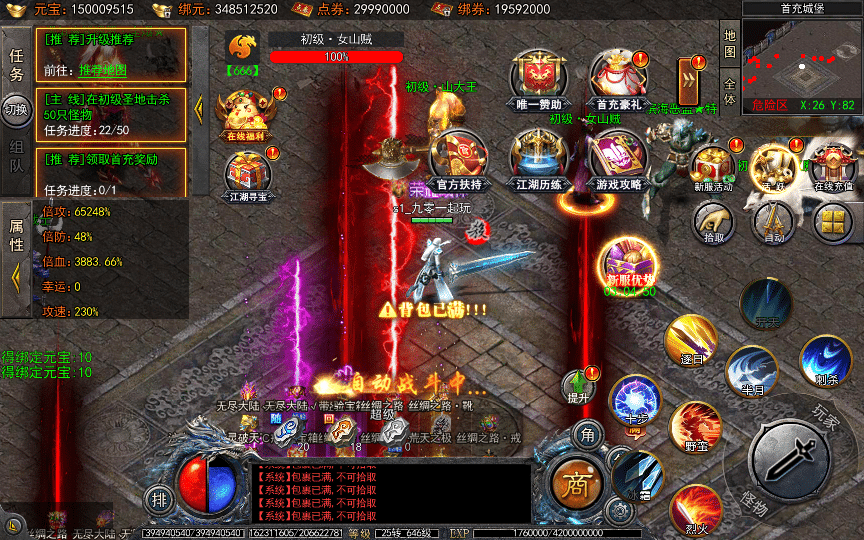Screen dimensions: 864x540
Task: Open the 新服活动 treasure chest event
Action: pos(712,164)
